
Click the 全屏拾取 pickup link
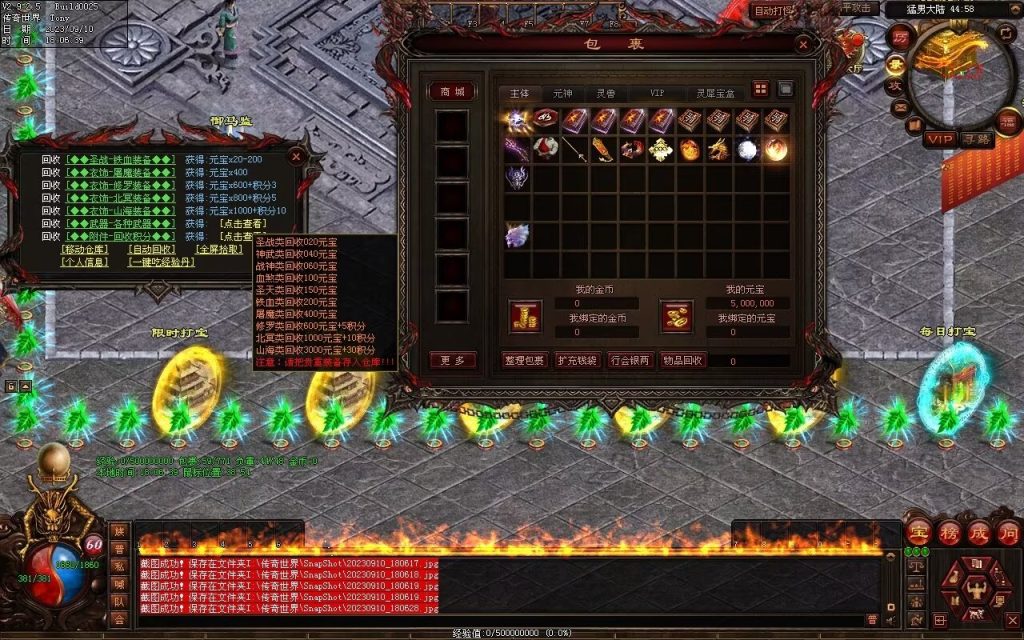click(218, 249)
